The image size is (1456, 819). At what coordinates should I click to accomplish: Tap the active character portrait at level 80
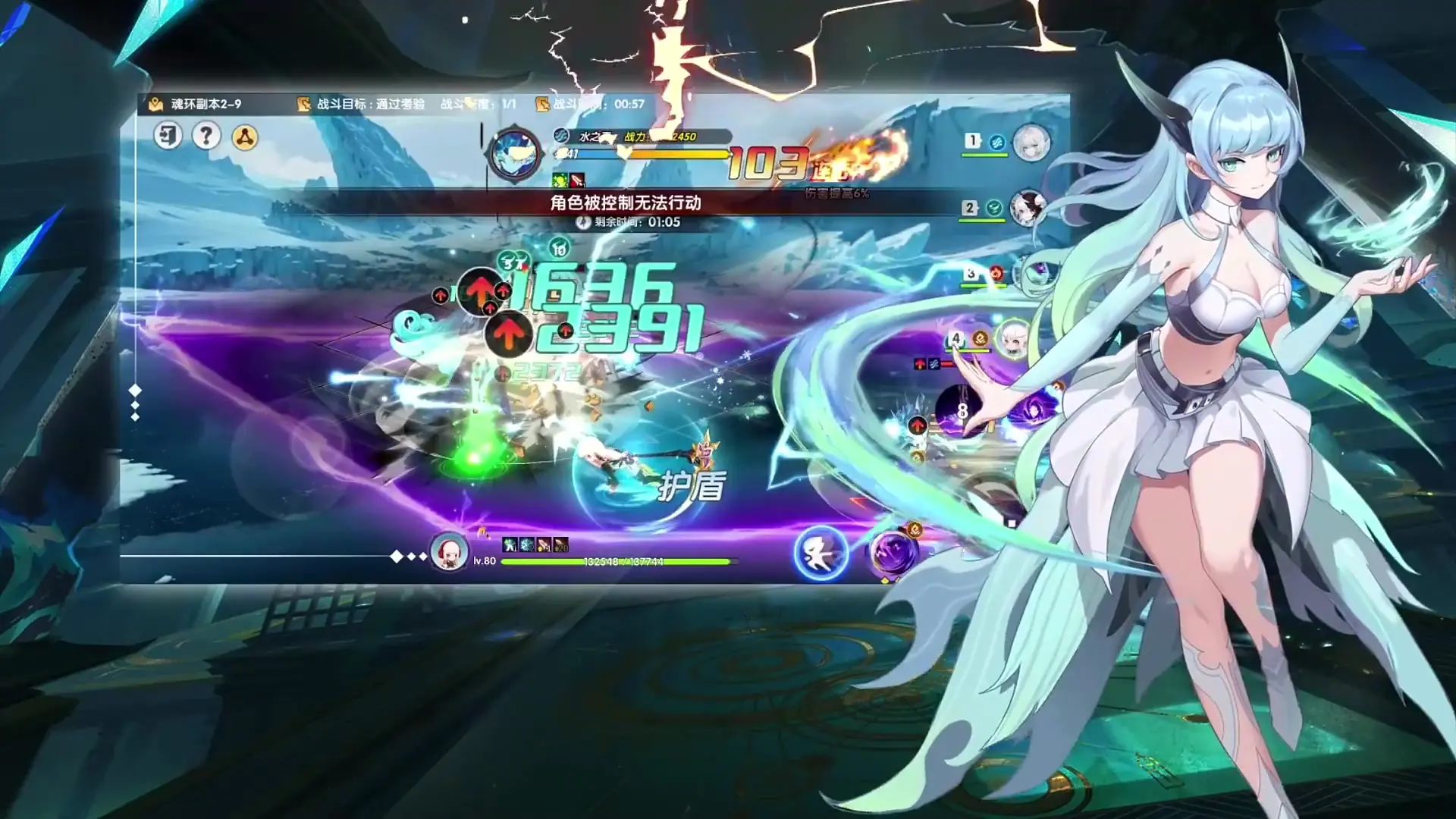coord(449,552)
